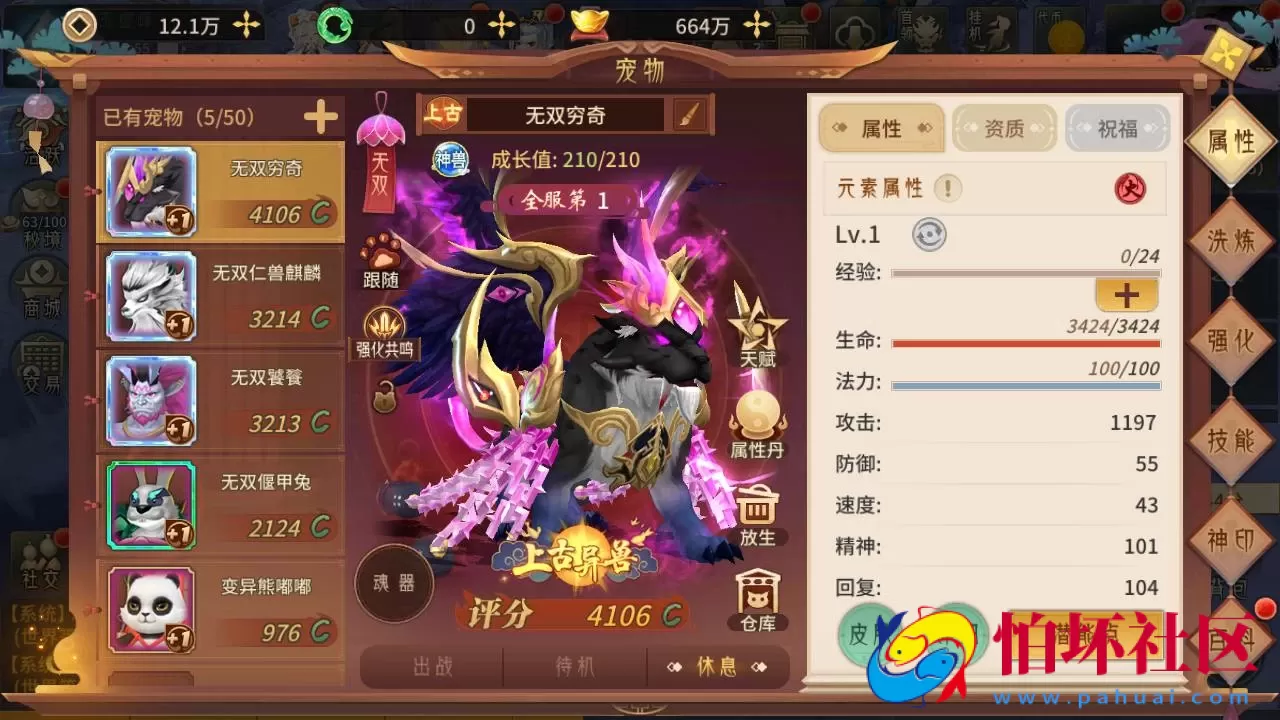
Task: Expand the 休息 (Rest) status option
Action: pyautogui.click(x=719, y=668)
